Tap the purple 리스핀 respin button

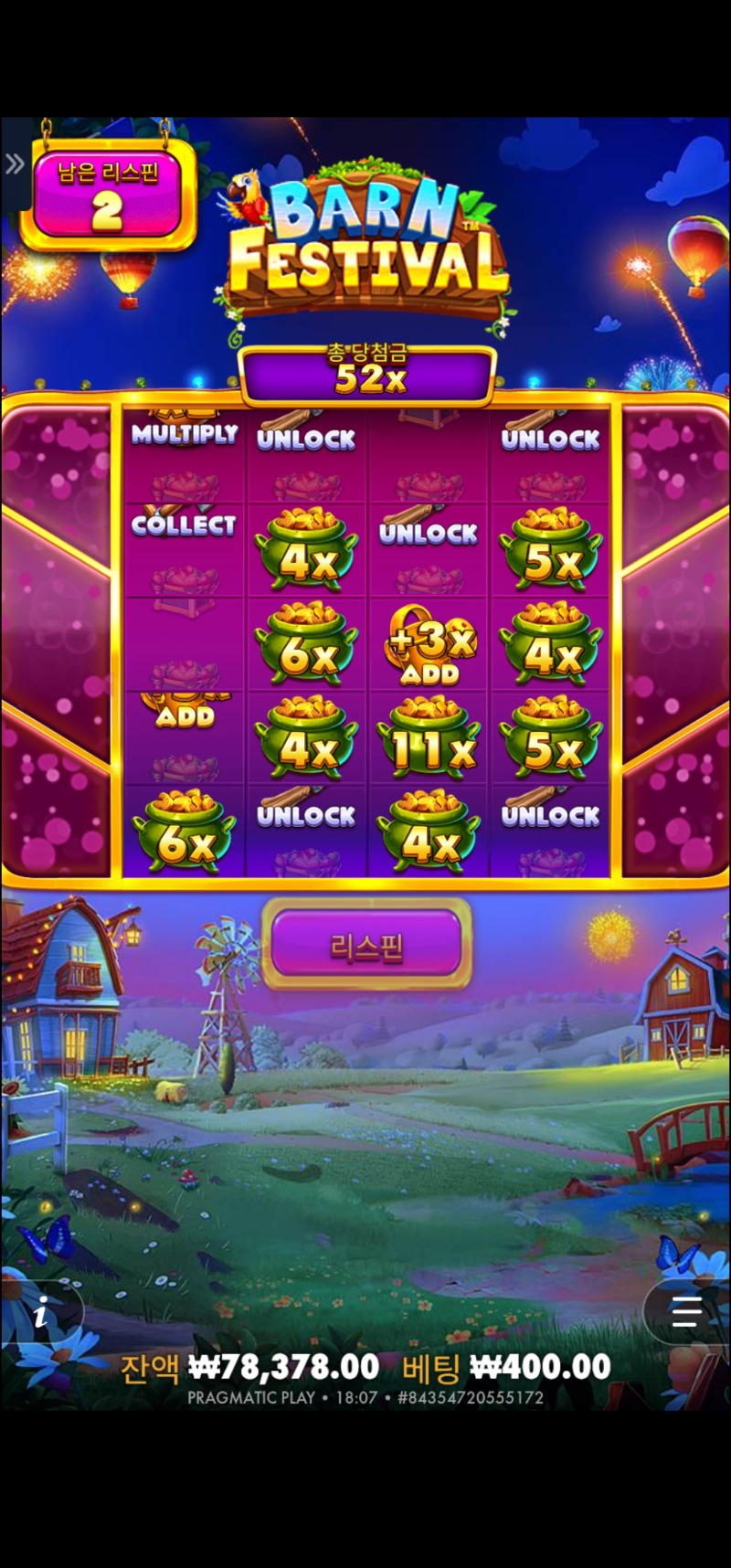(x=366, y=945)
